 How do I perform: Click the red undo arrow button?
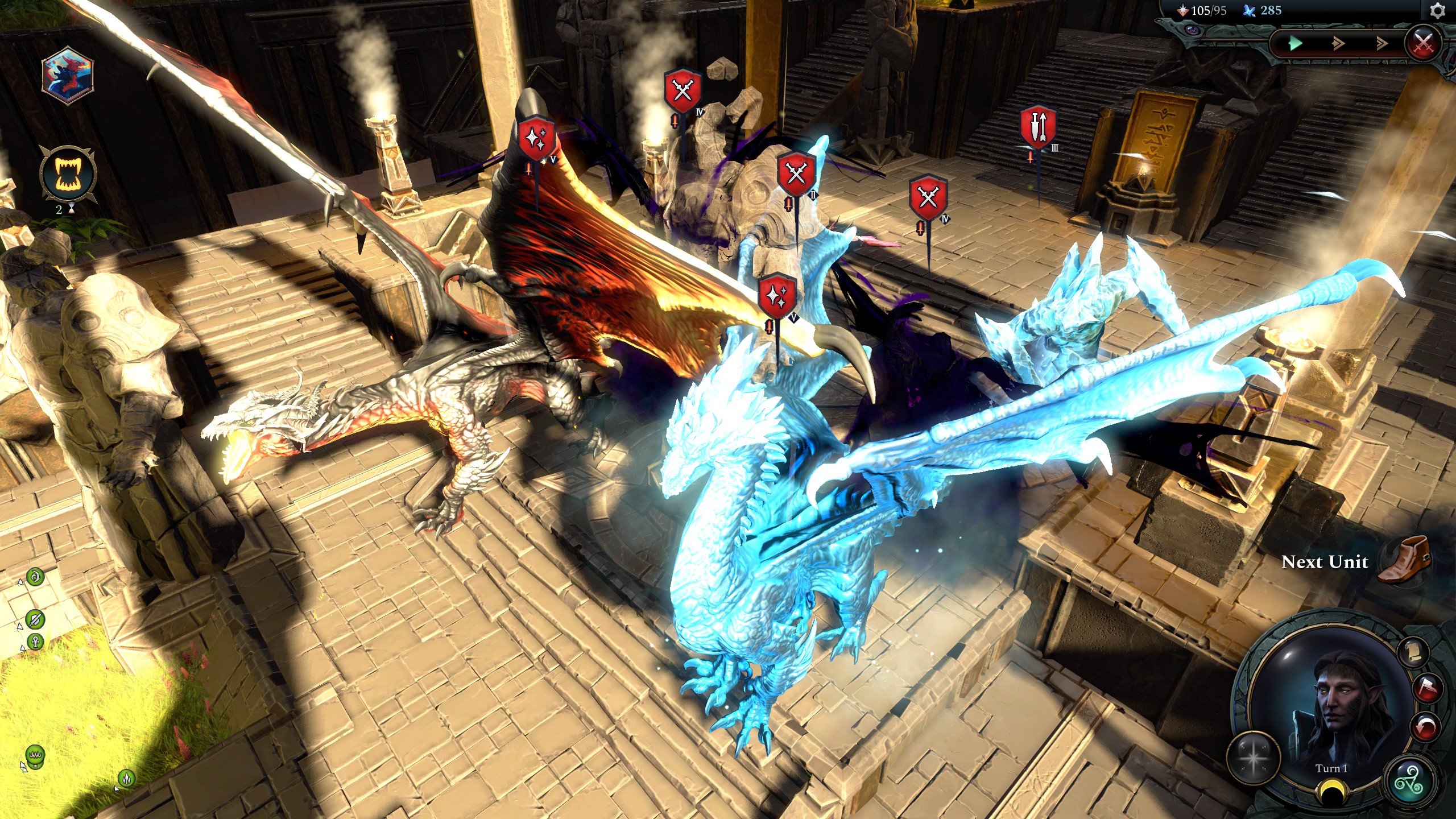pyautogui.click(x=1425, y=725)
